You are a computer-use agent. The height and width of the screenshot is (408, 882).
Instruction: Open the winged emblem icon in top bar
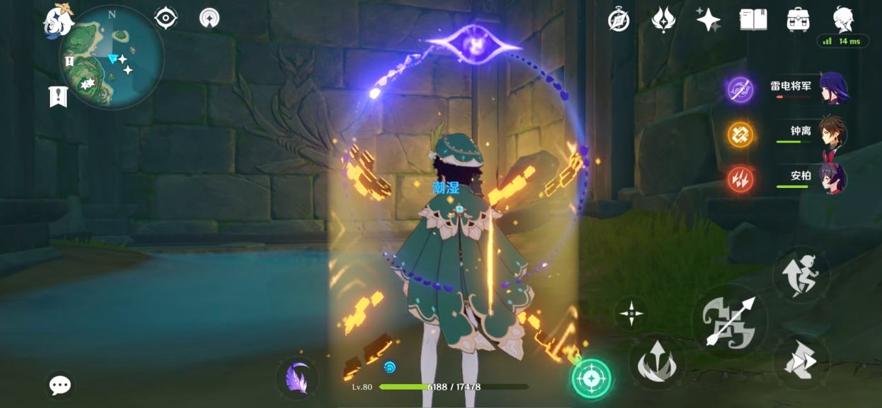664,19
